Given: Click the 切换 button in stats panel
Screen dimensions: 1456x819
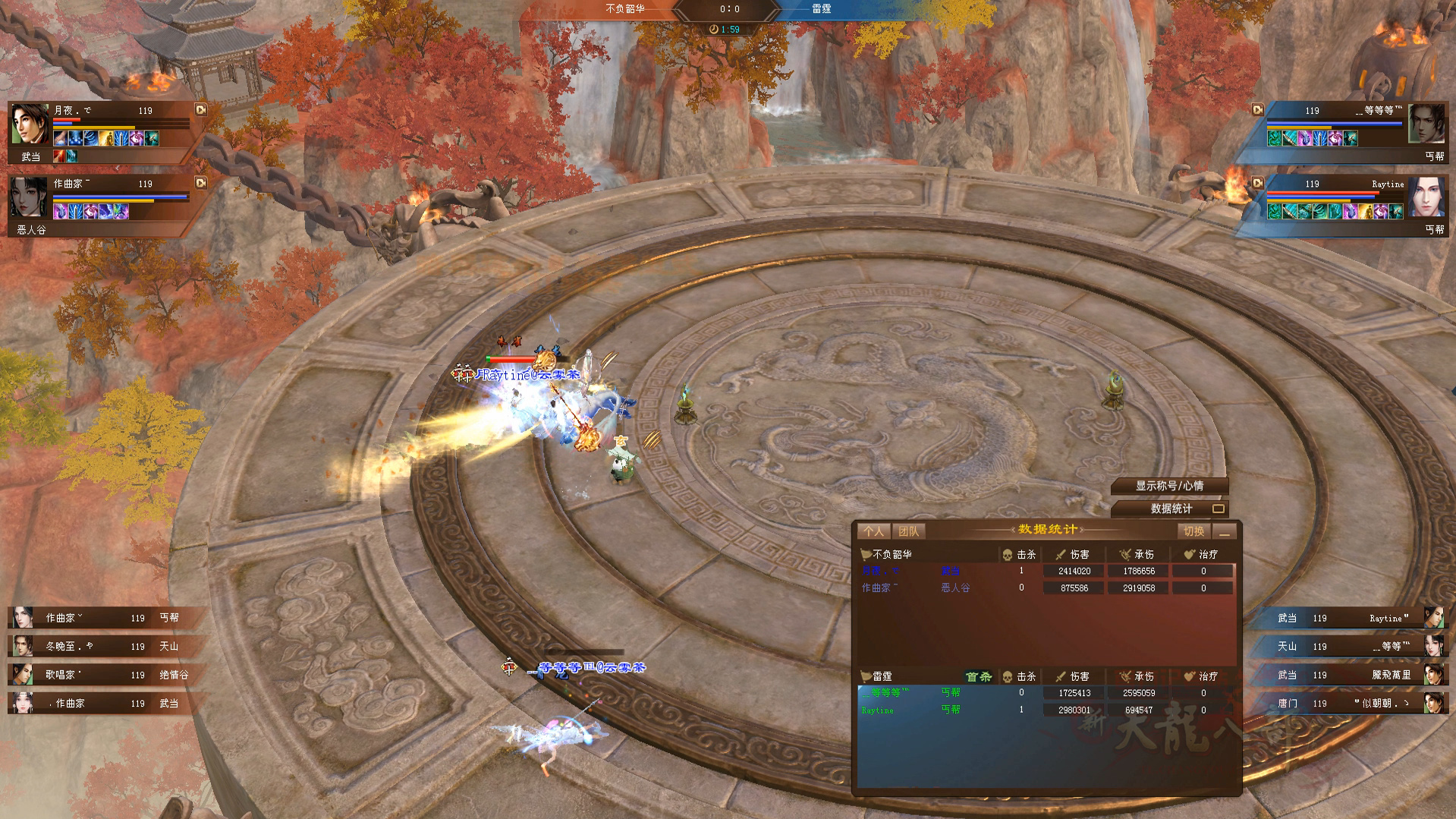Looking at the screenshot, I should (x=1193, y=531).
